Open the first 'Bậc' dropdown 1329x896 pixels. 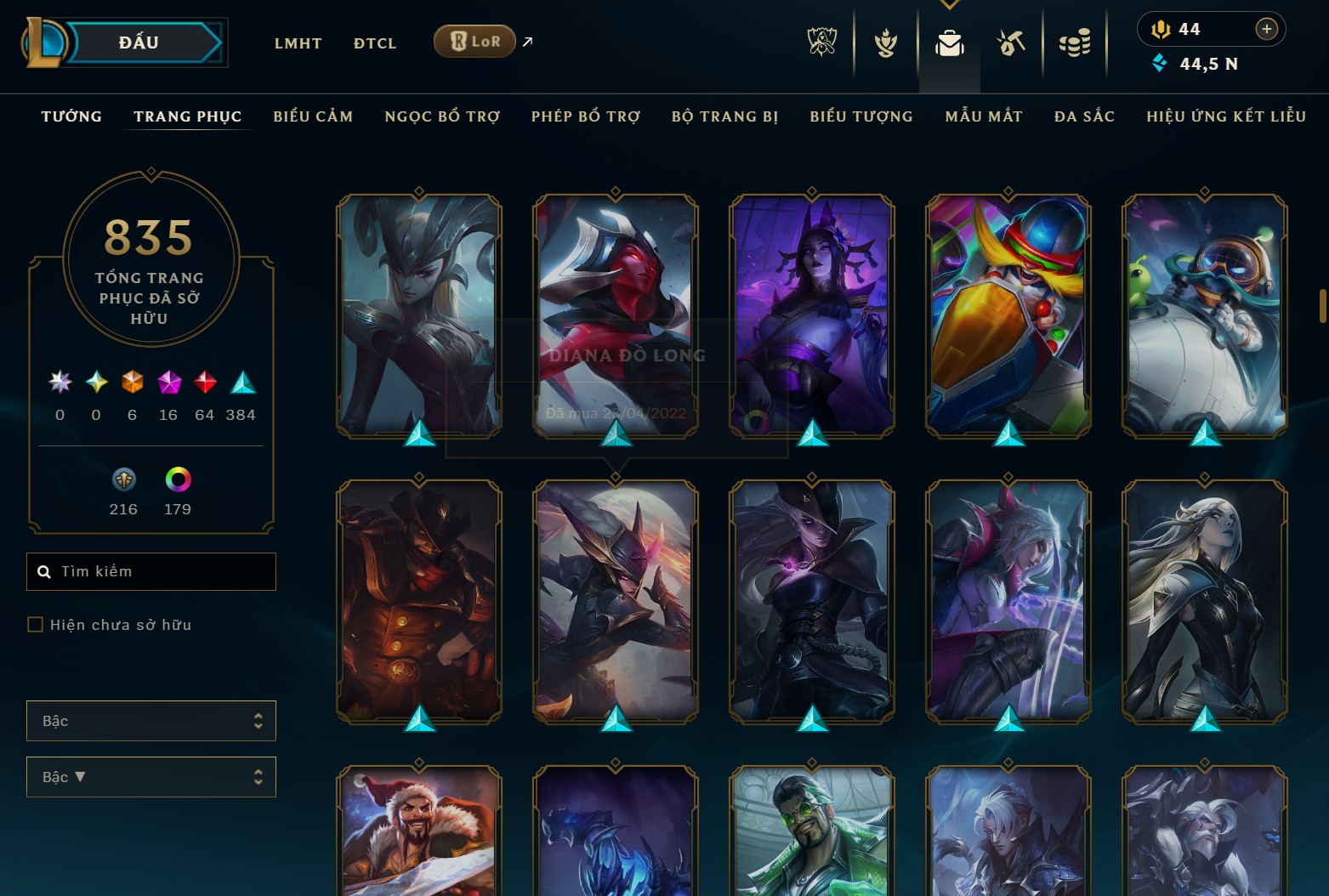[x=151, y=720]
